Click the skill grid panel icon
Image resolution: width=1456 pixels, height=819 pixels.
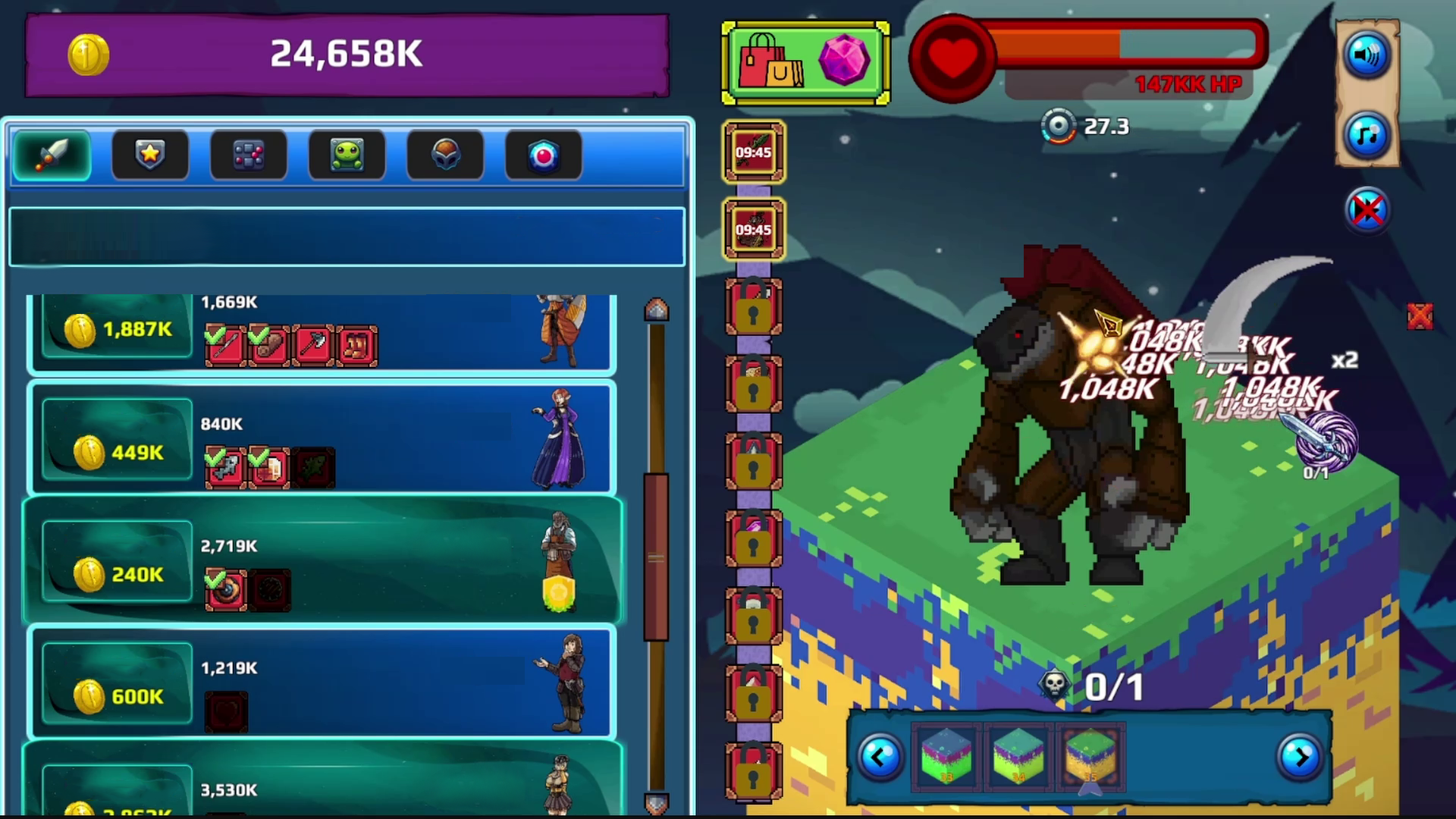pos(248,154)
